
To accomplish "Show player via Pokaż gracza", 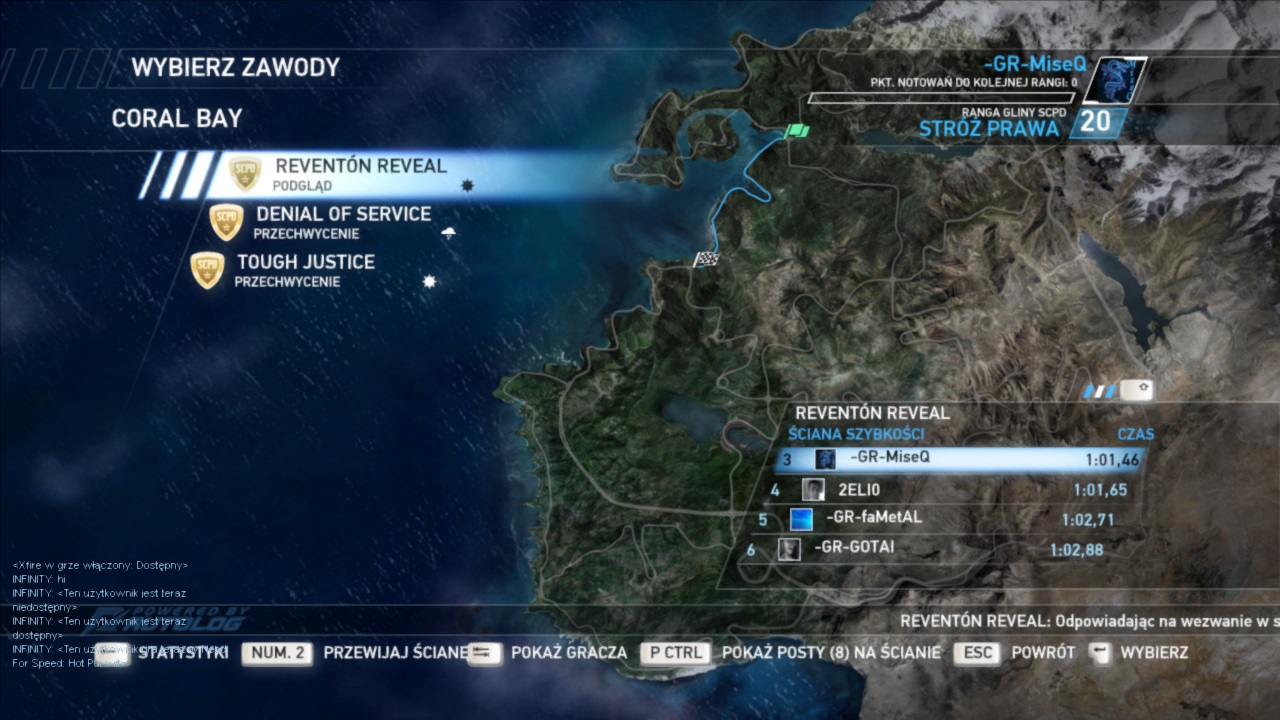I will (x=568, y=653).
